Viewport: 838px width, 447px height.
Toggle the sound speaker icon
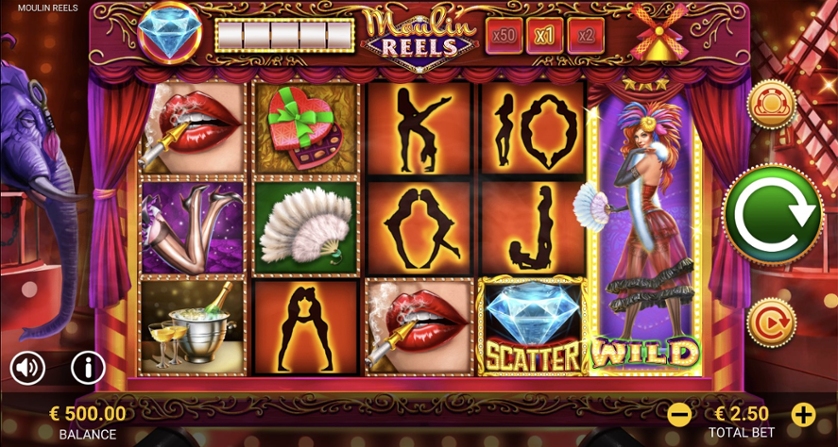[x=28, y=368]
